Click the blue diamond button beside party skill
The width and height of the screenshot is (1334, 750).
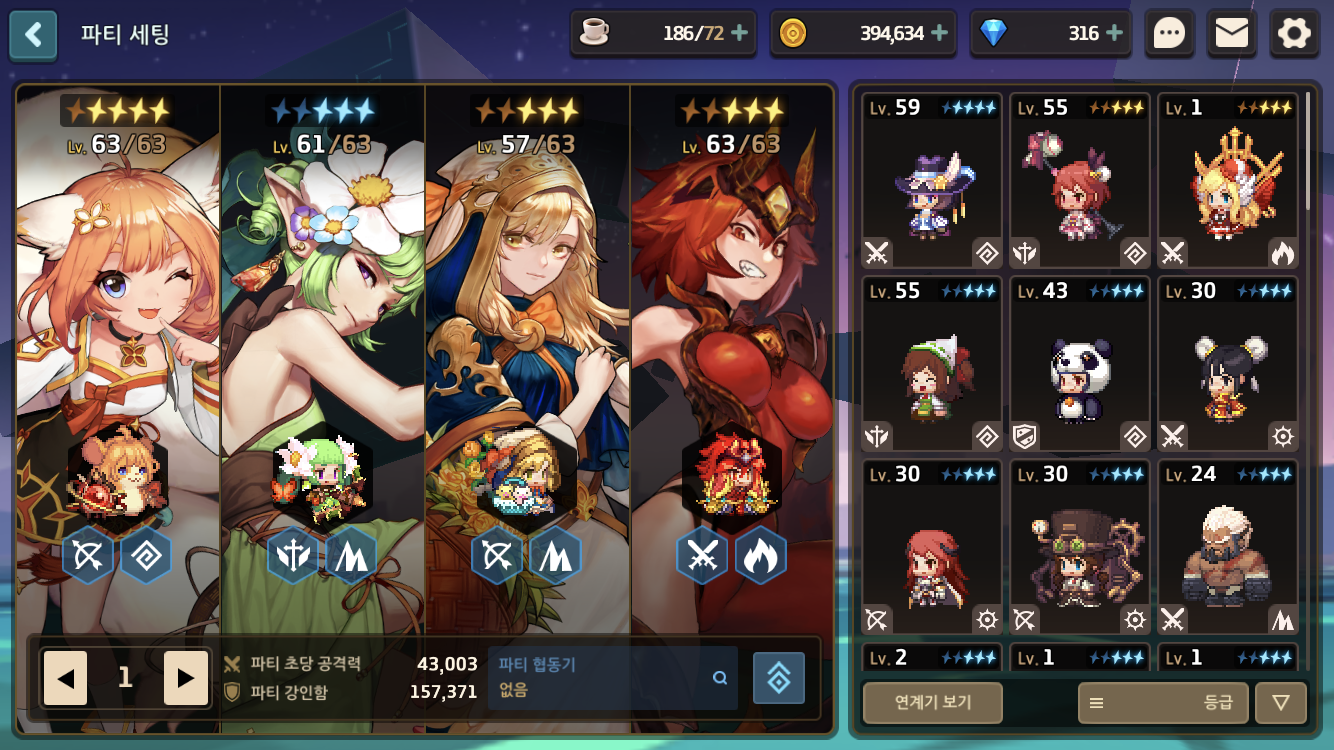coord(778,678)
